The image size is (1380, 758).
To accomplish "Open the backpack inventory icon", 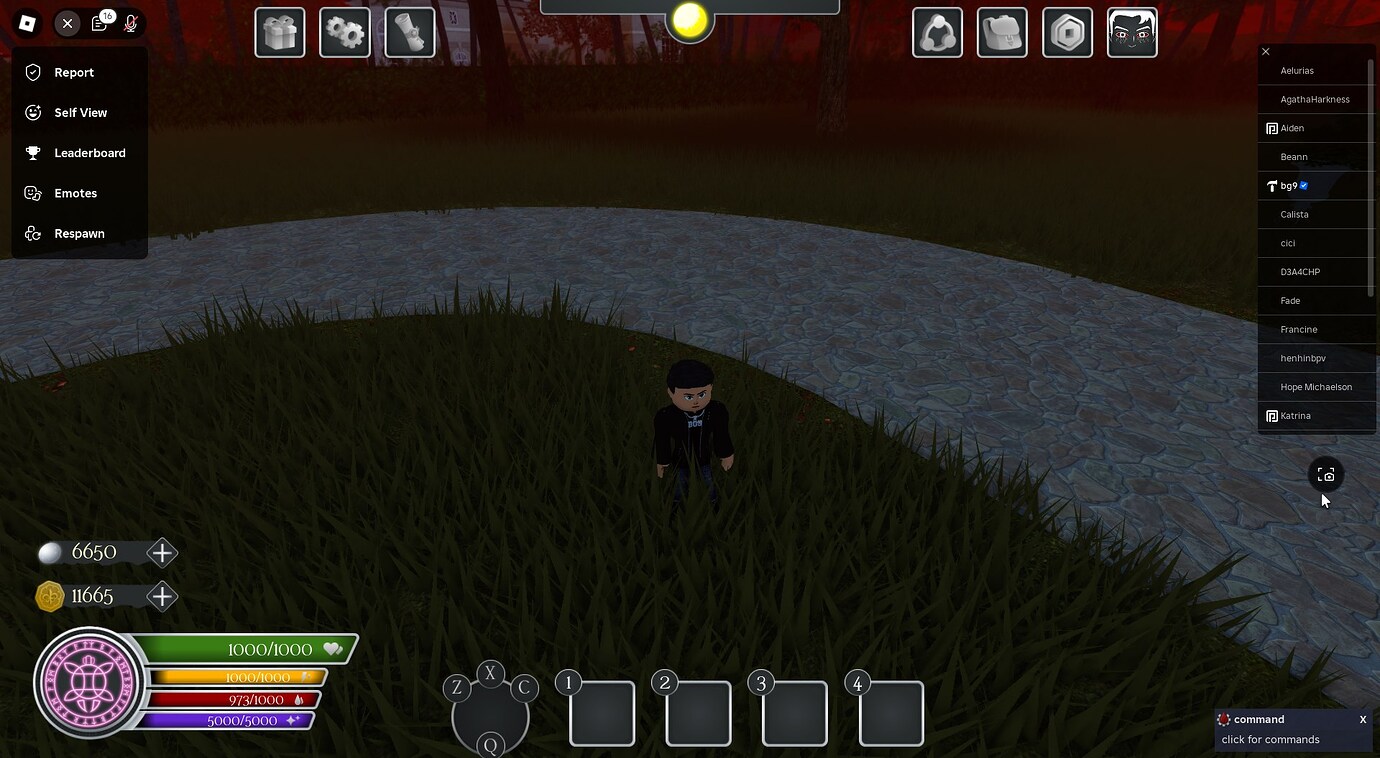I will tap(1002, 31).
